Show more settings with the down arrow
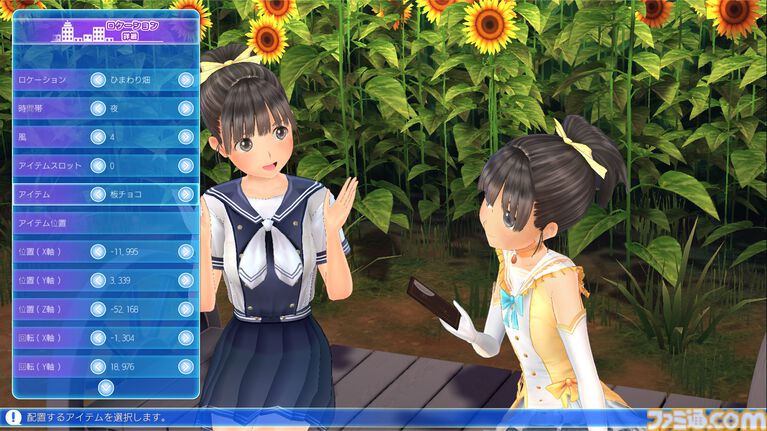The image size is (767, 431). [106, 386]
